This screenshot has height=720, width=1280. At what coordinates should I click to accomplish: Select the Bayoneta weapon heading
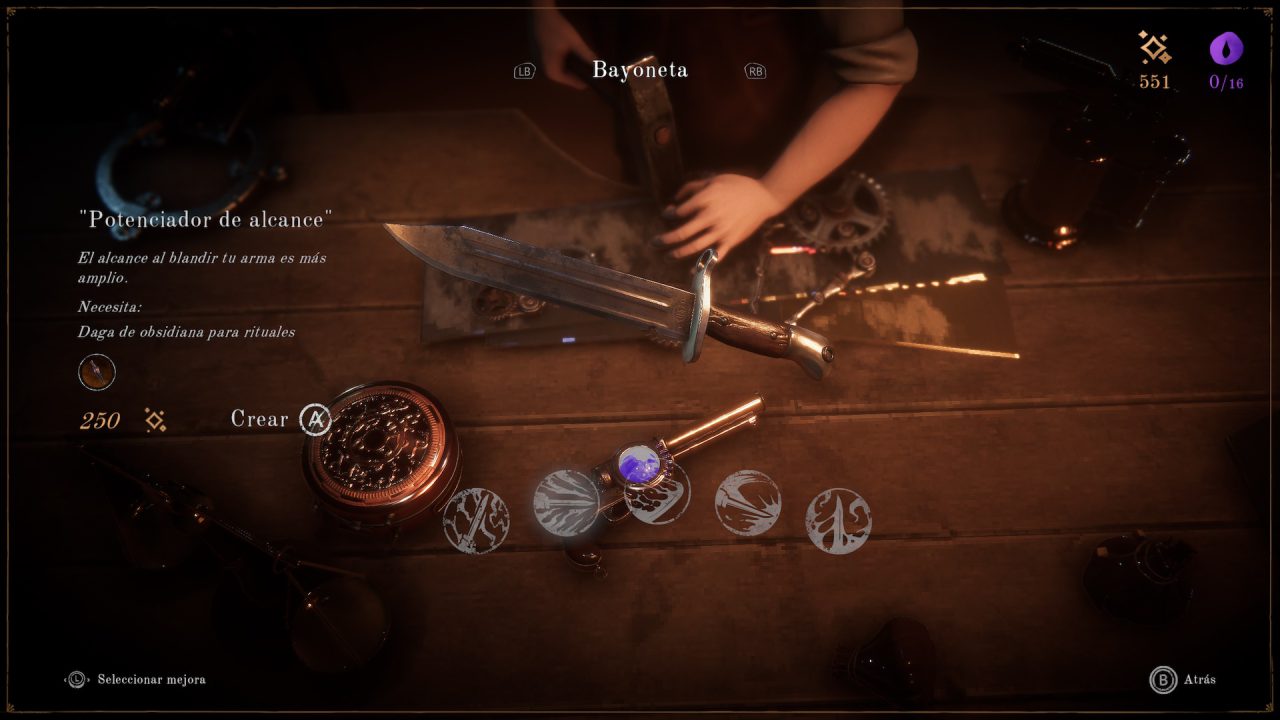640,70
